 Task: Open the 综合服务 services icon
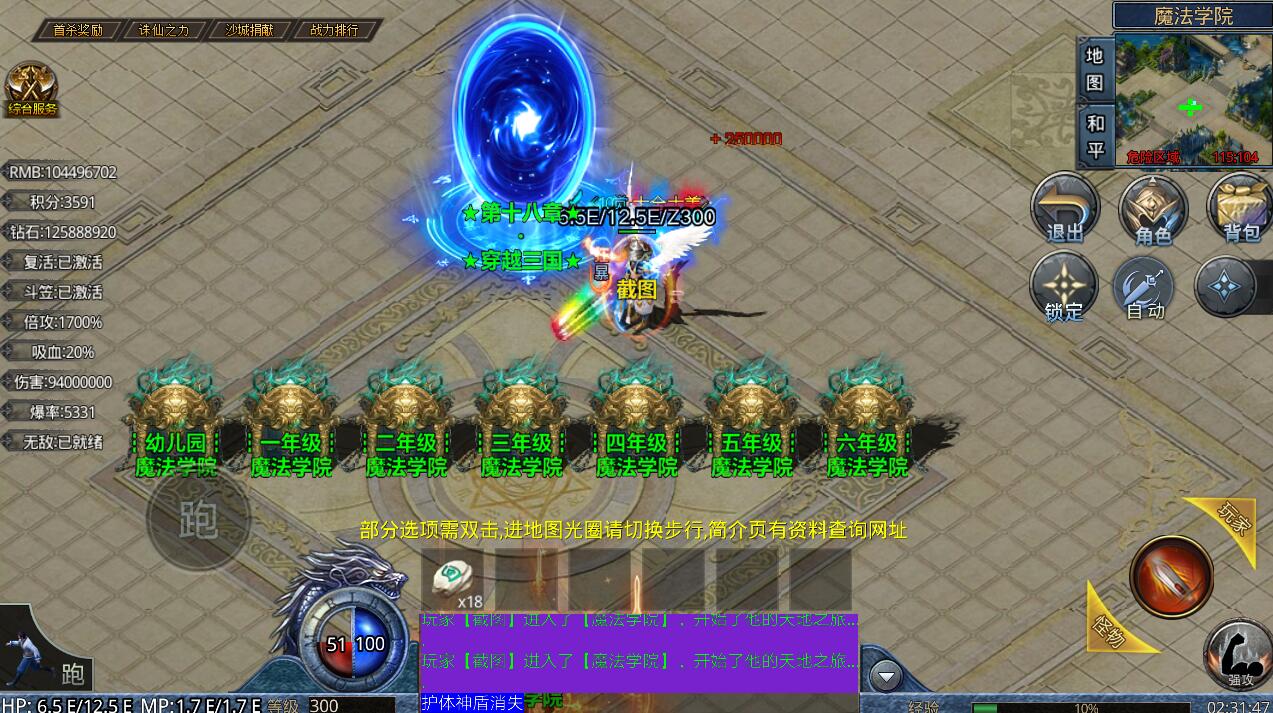coord(32,90)
